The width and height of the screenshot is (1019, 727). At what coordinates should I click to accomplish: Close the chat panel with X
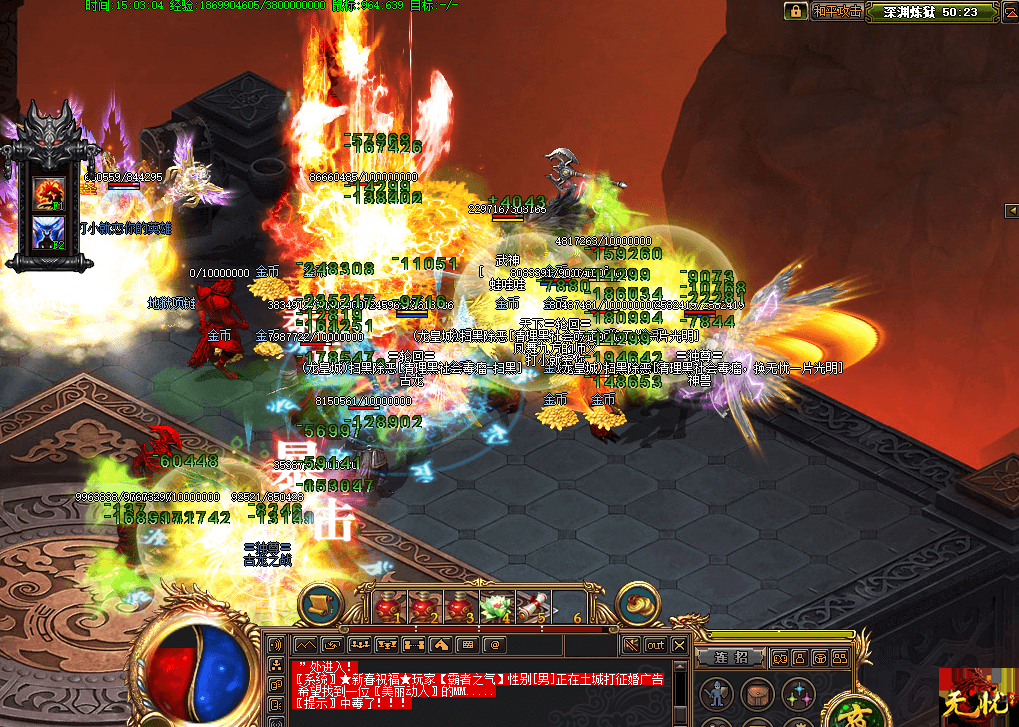click(680, 646)
